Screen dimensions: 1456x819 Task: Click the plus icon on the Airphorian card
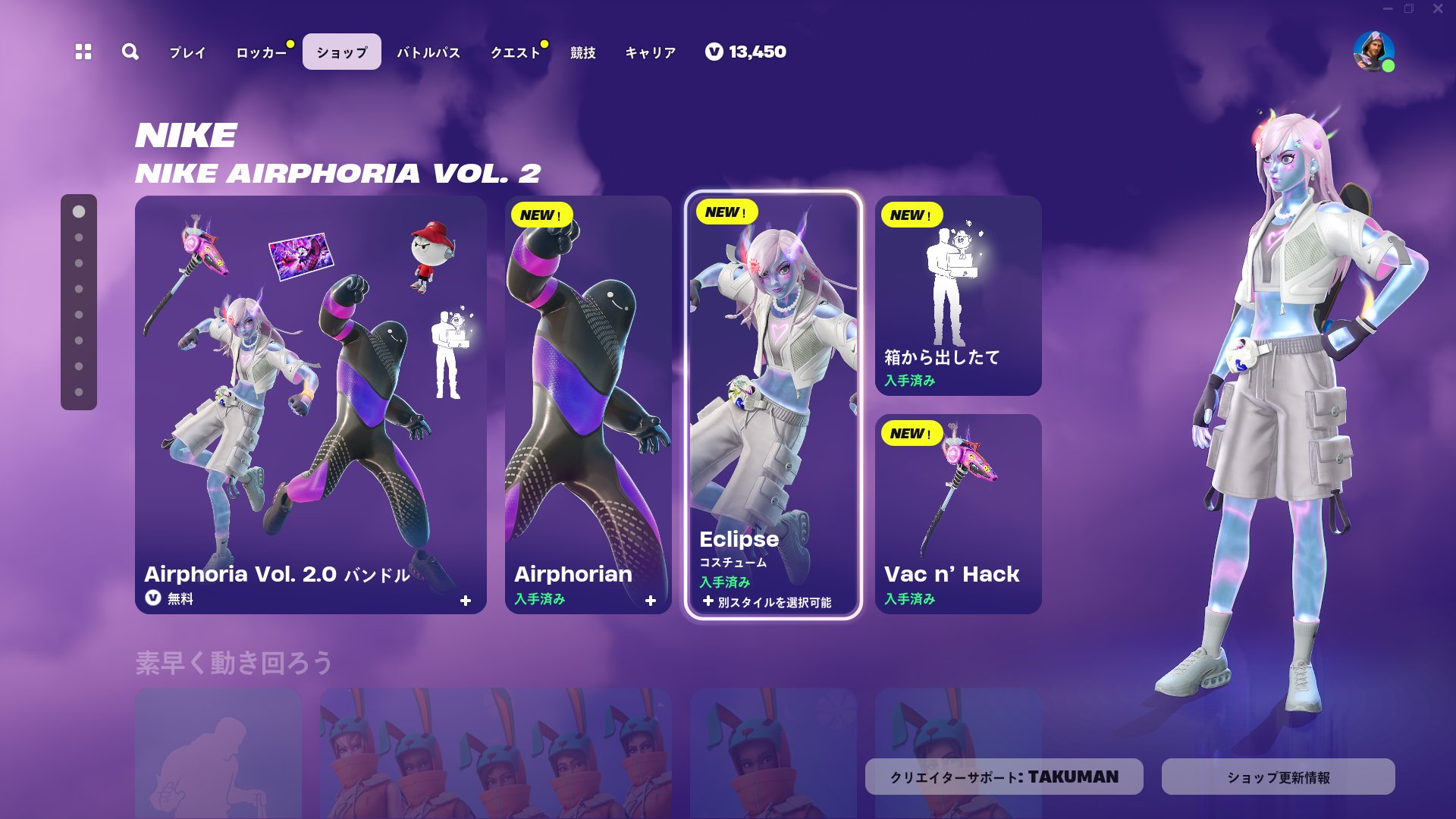pos(651,600)
